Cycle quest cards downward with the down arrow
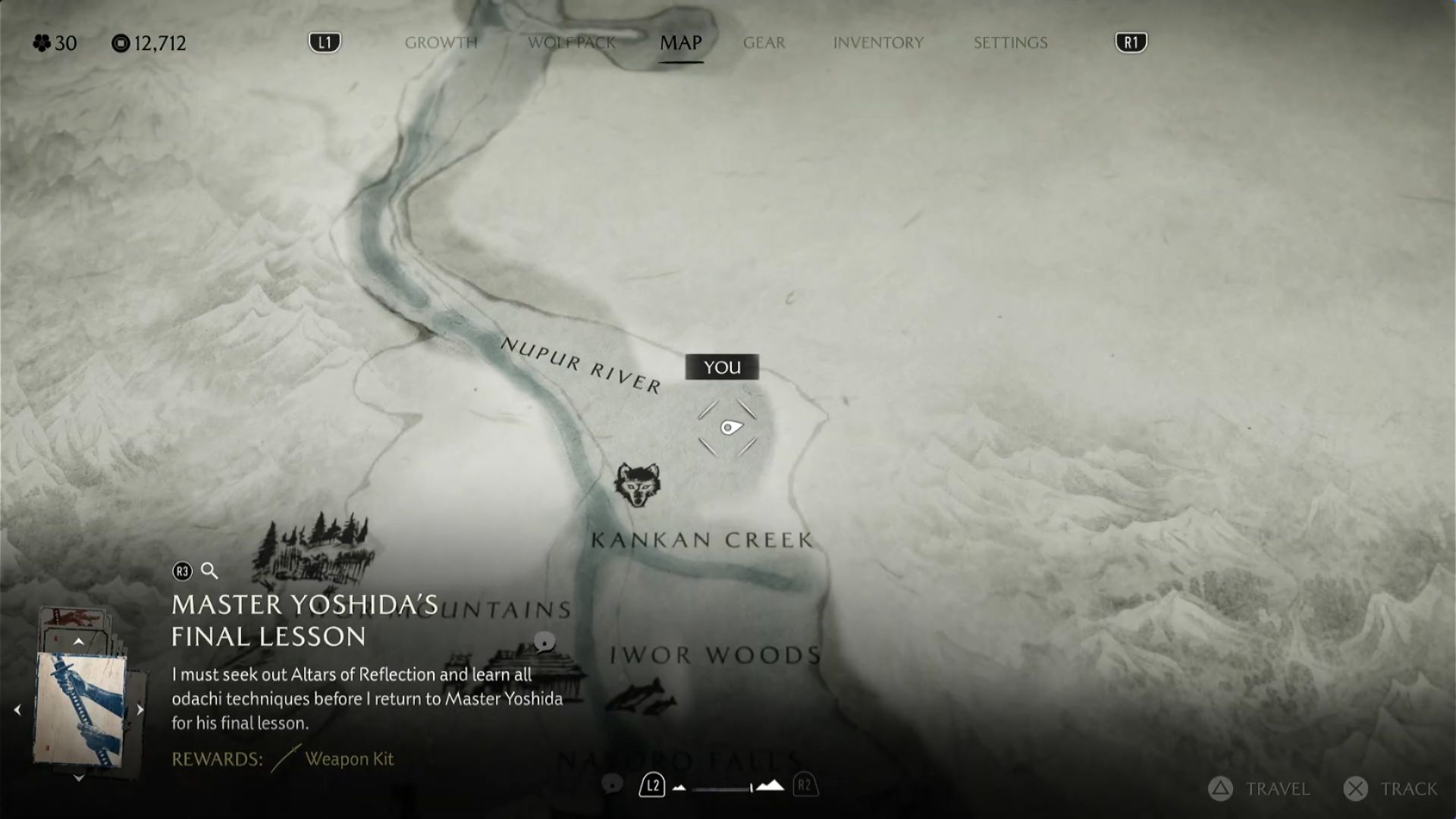 tap(78, 778)
